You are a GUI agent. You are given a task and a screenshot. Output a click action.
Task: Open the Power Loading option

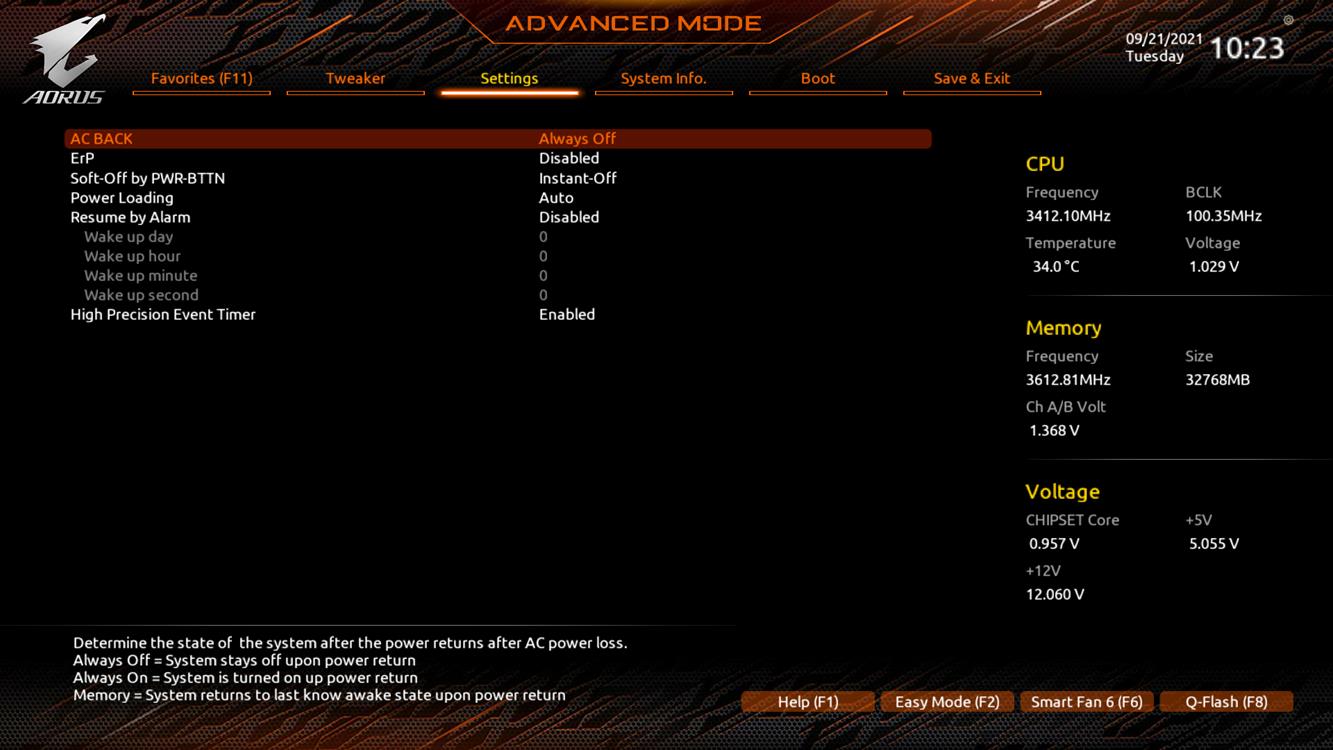tap(121, 198)
